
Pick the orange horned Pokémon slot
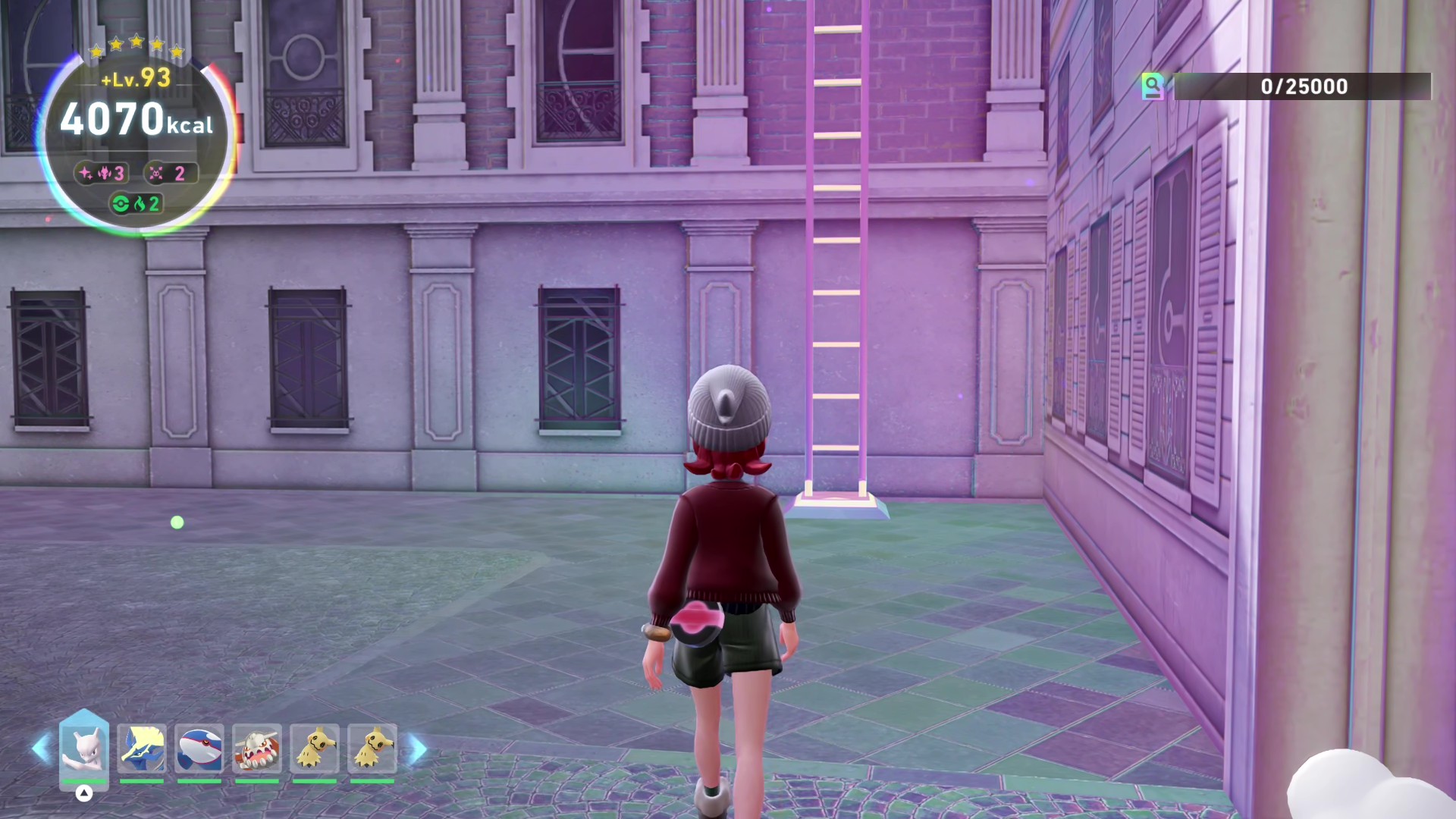click(x=257, y=748)
